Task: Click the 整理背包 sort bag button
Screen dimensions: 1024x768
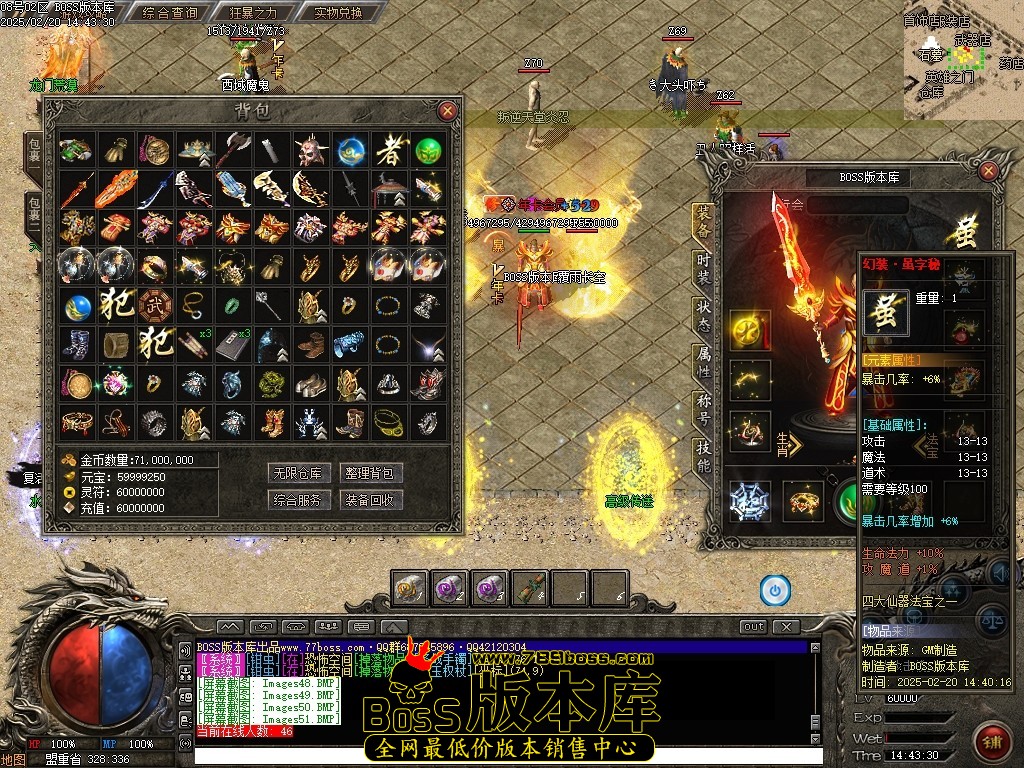Action: 370,473
